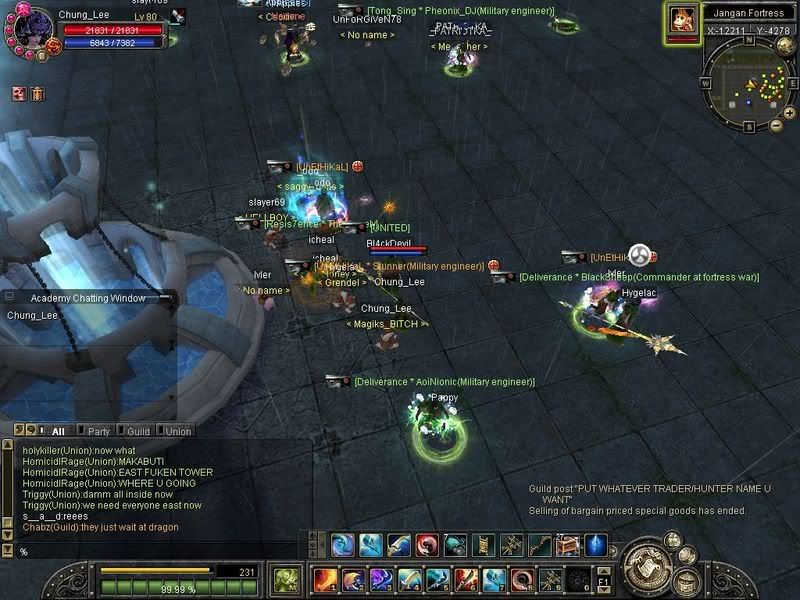This screenshot has height=600, width=800.
Task: Use the skill in hotbar slot 5
Action: [x=438, y=579]
